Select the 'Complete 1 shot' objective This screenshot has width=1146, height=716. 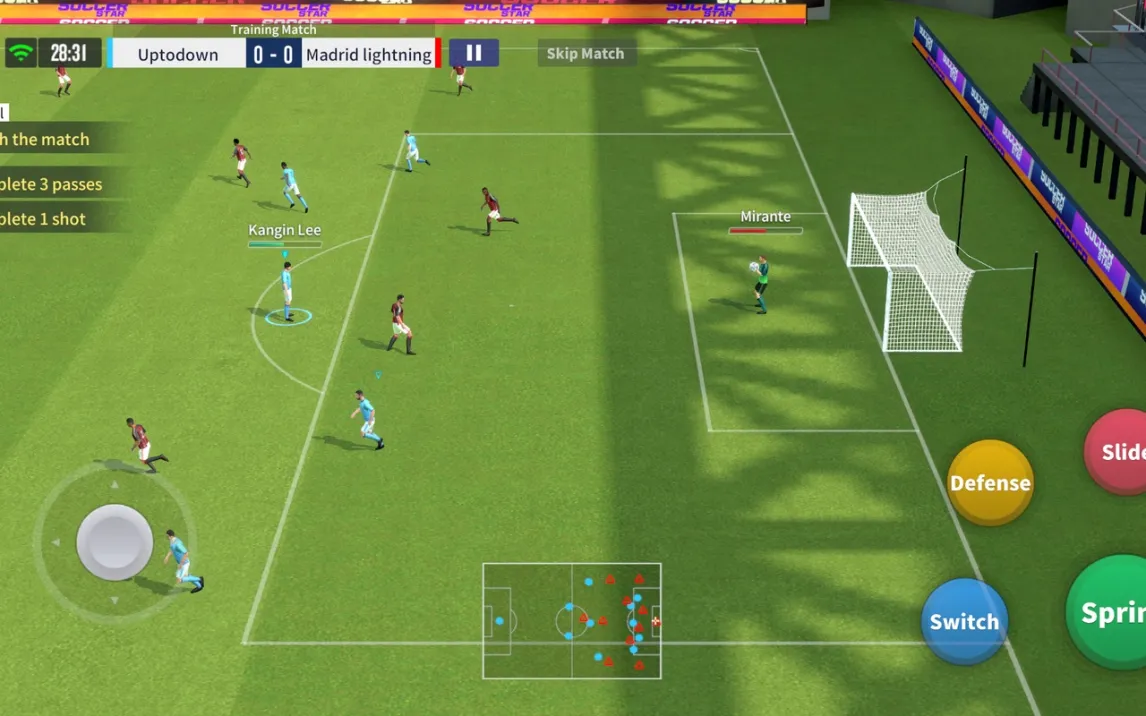[x=46, y=219]
